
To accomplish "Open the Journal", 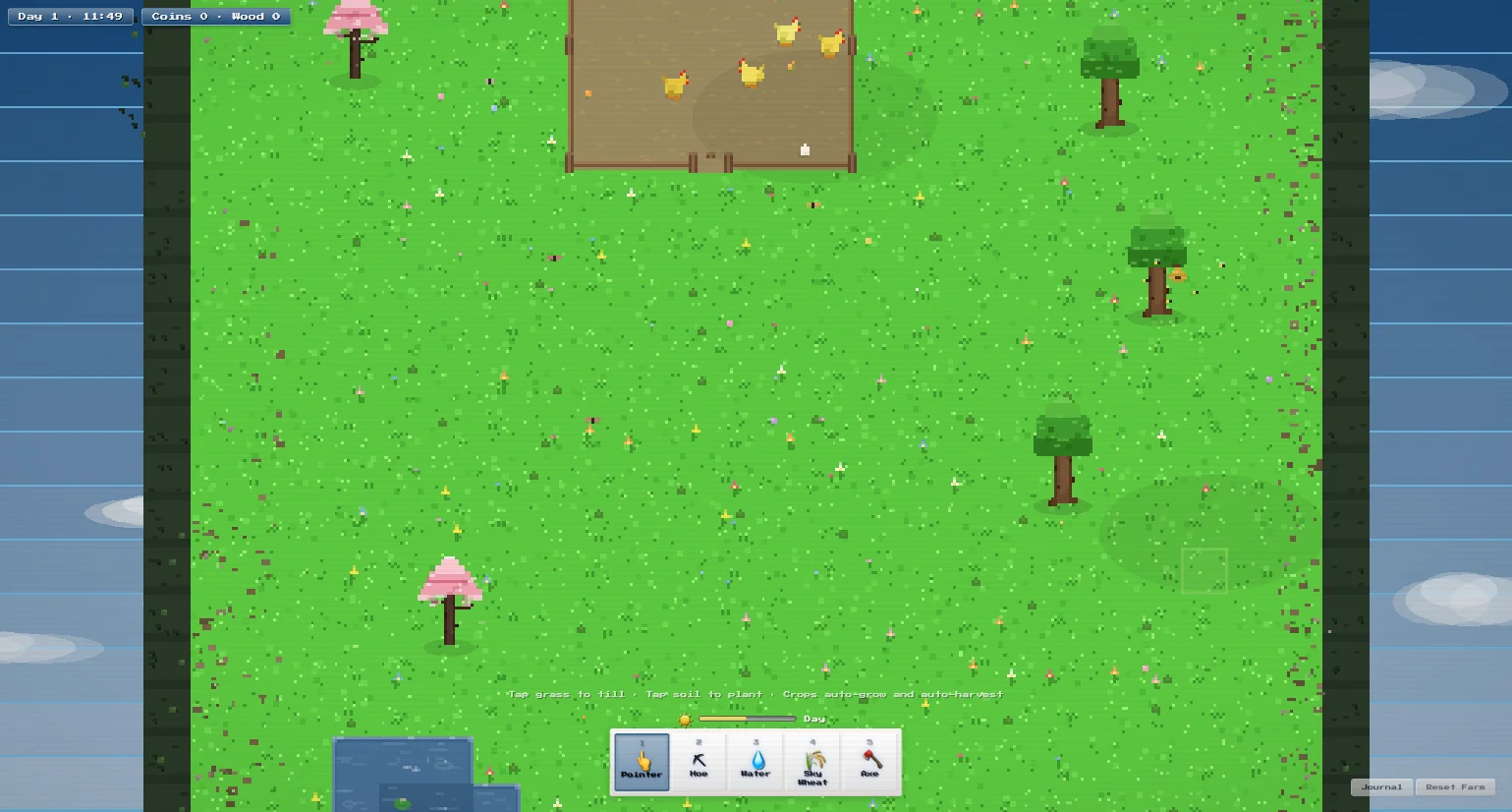I will tap(1380, 786).
